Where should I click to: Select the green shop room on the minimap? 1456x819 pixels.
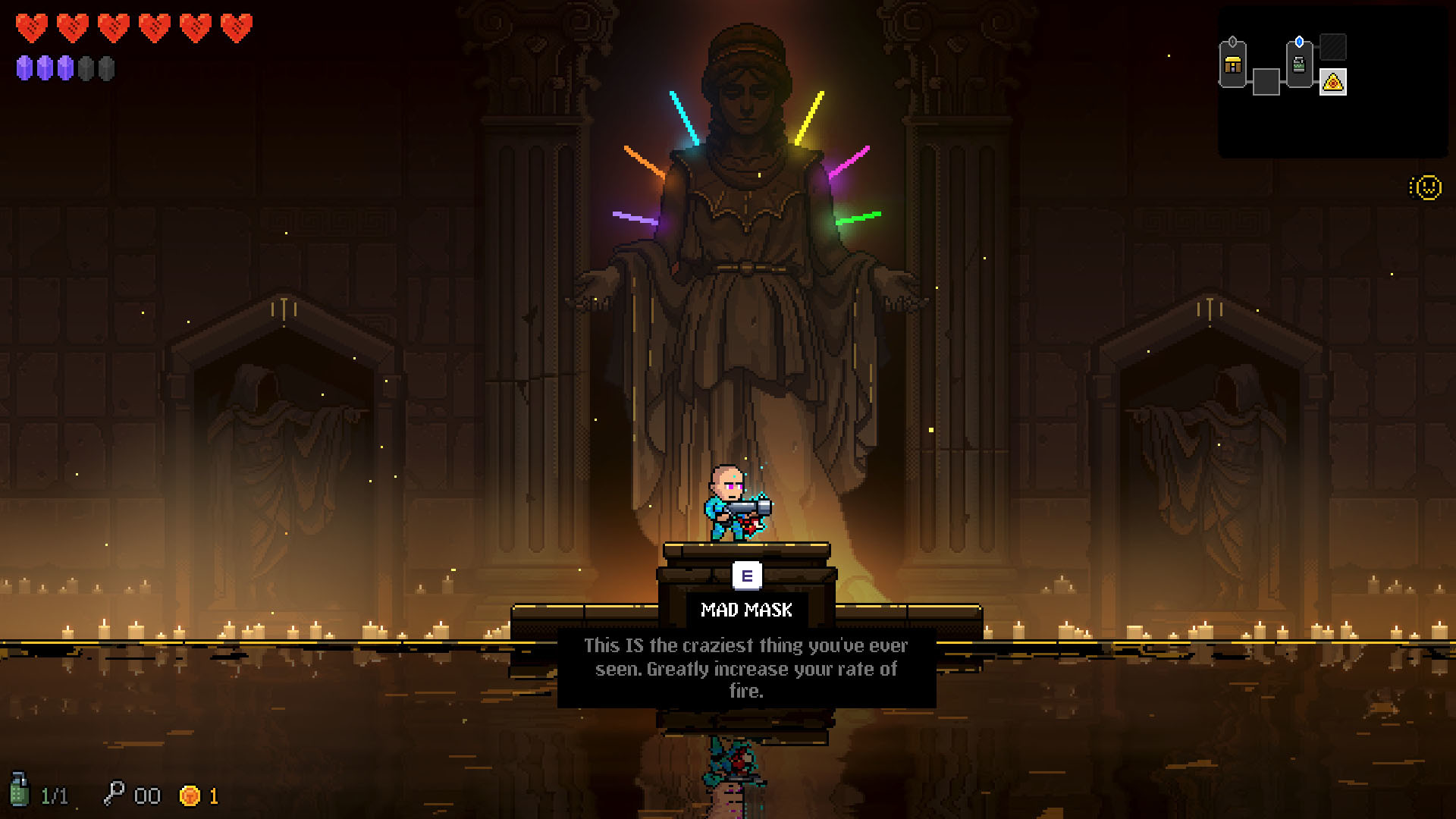[1299, 65]
